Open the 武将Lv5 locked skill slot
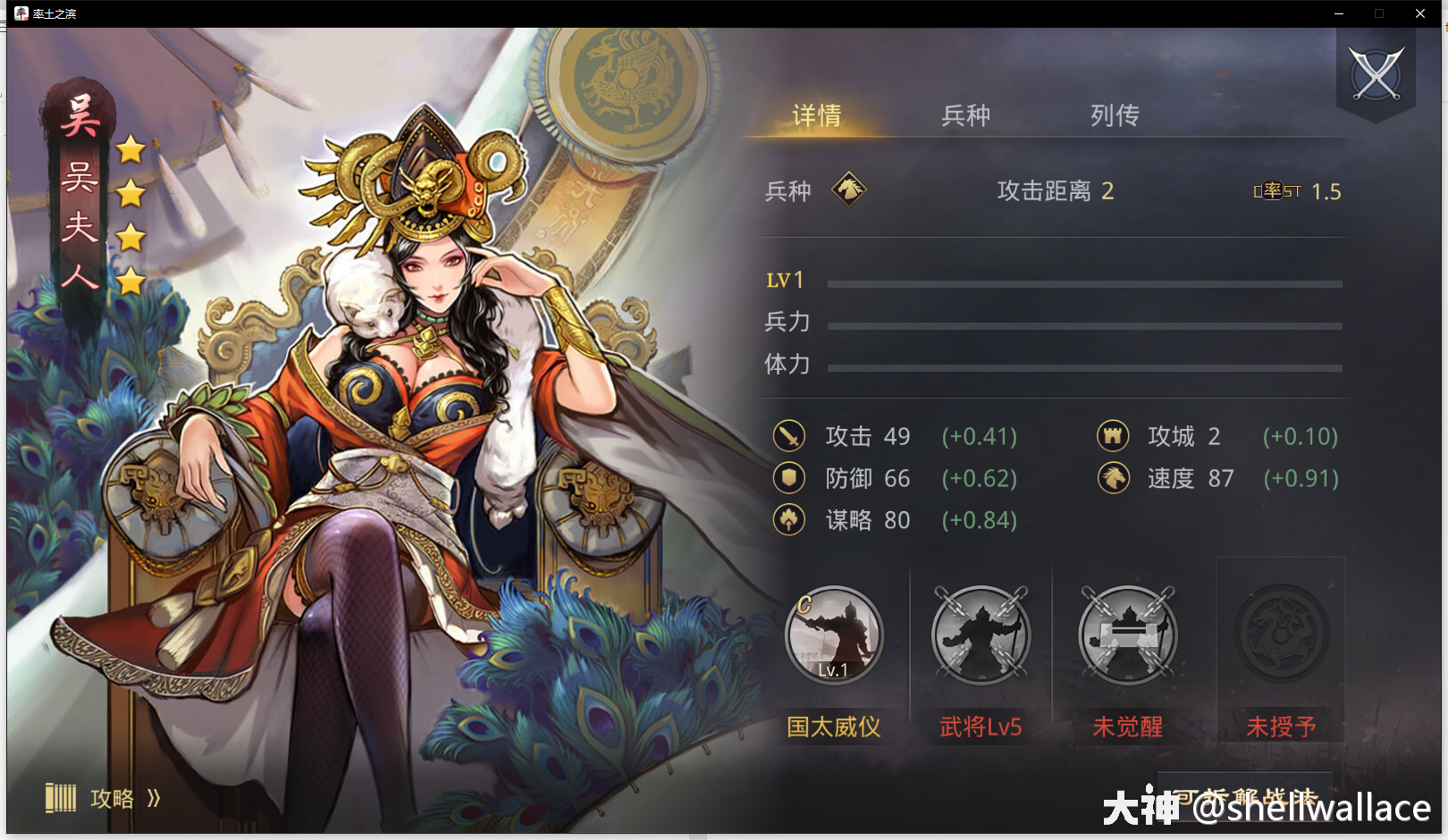Viewport: 1448px width, 840px height. tap(981, 634)
